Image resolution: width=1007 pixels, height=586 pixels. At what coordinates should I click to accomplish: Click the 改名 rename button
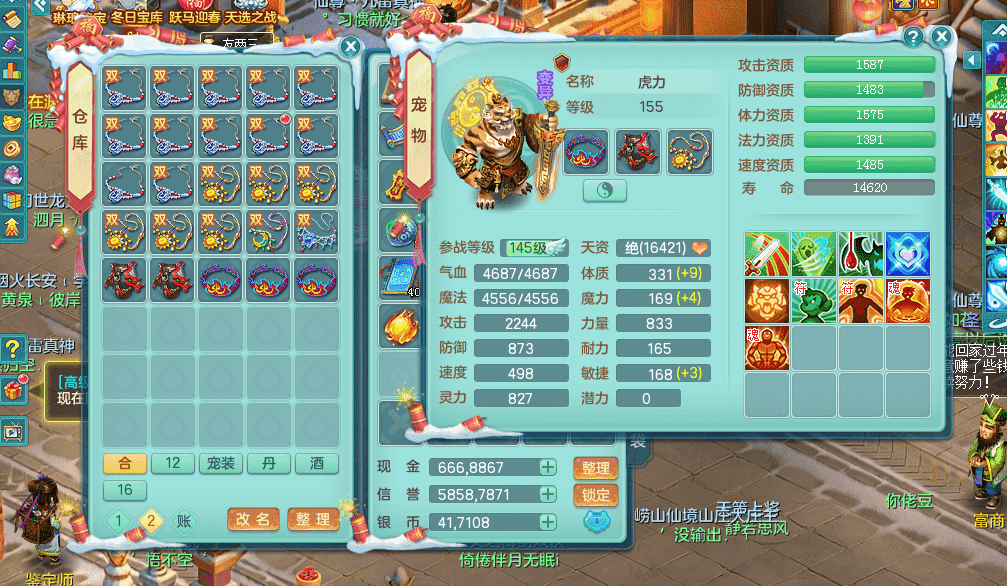coord(253,520)
